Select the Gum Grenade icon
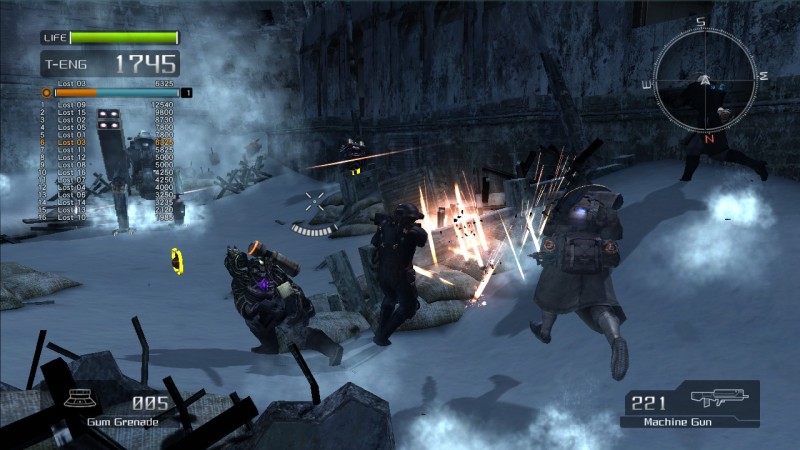Viewport: 800px width, 450px height. pos(80,399)
